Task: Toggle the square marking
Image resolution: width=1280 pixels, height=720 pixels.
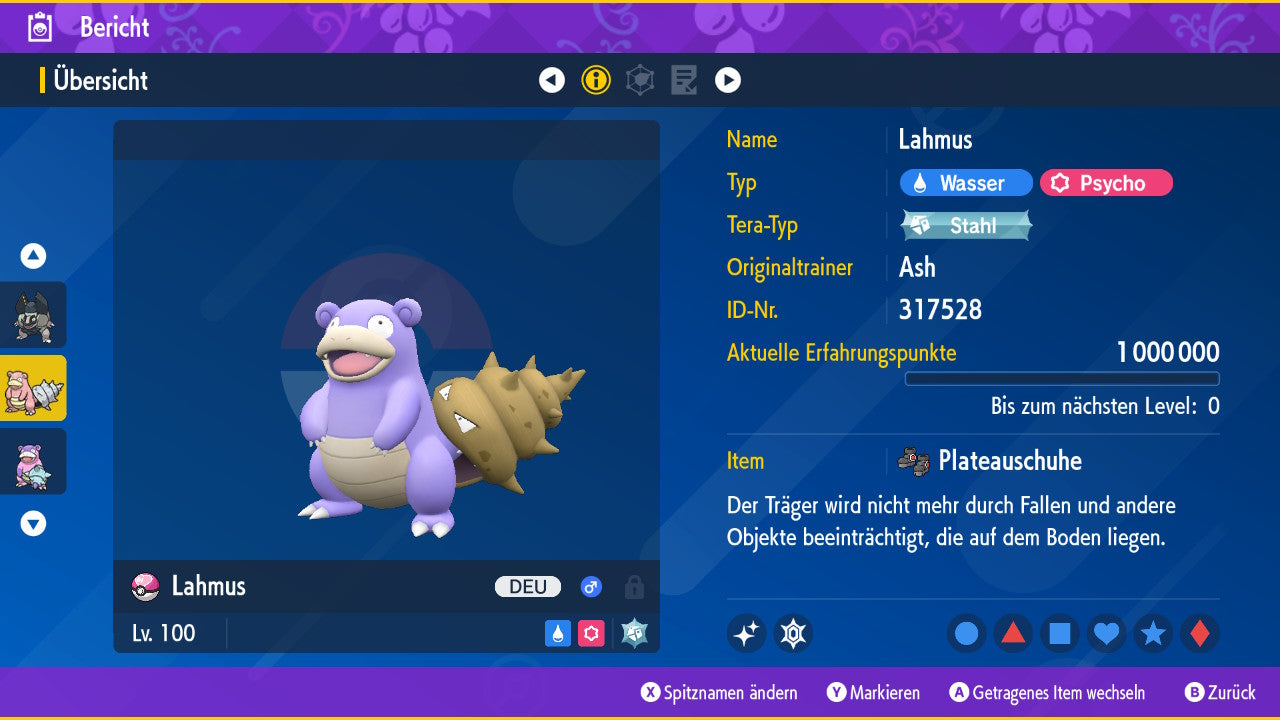Action: (1060, 633)
